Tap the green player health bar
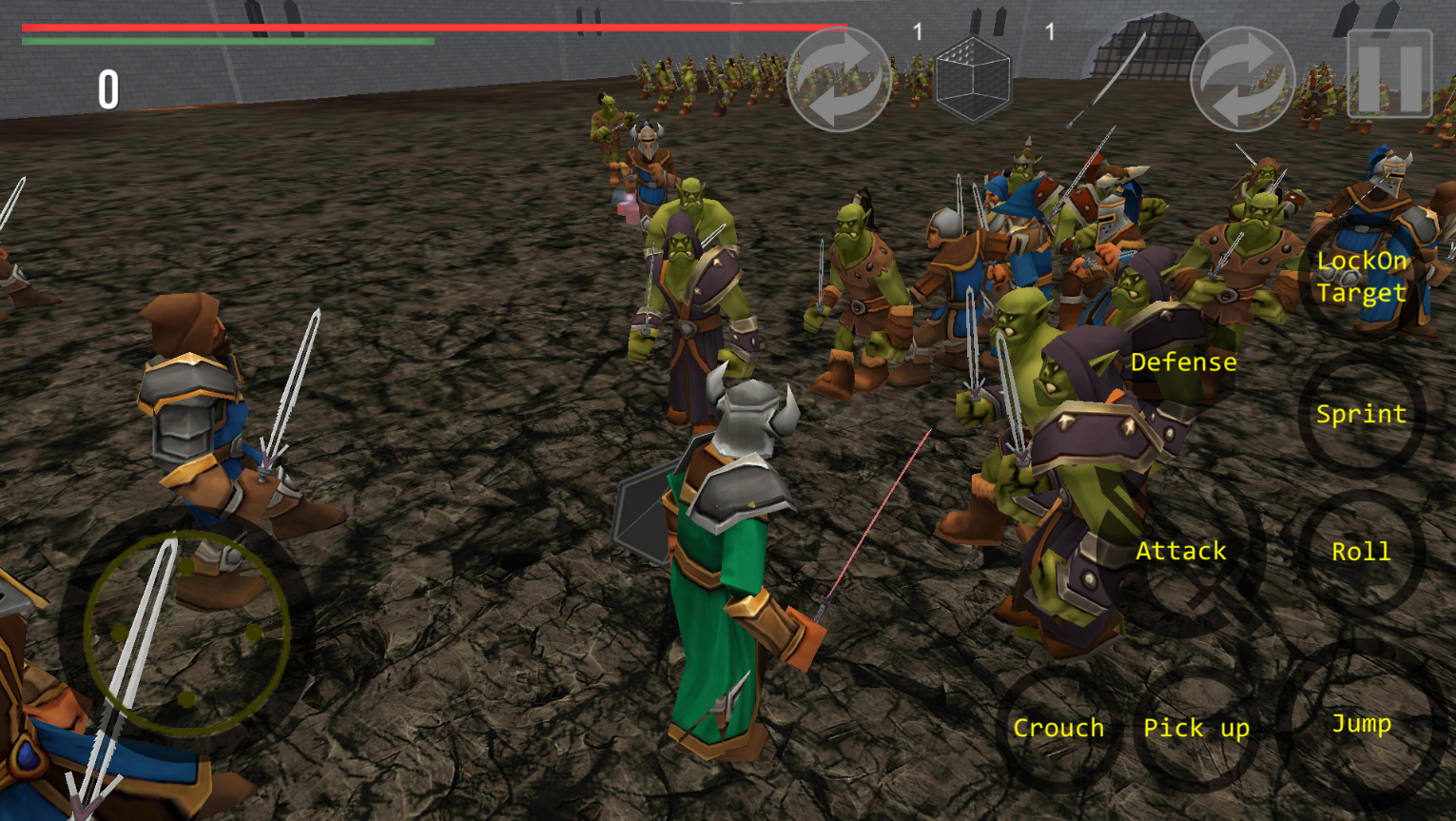This screenshot has width=1456, height=821. (x=228, y=43)
